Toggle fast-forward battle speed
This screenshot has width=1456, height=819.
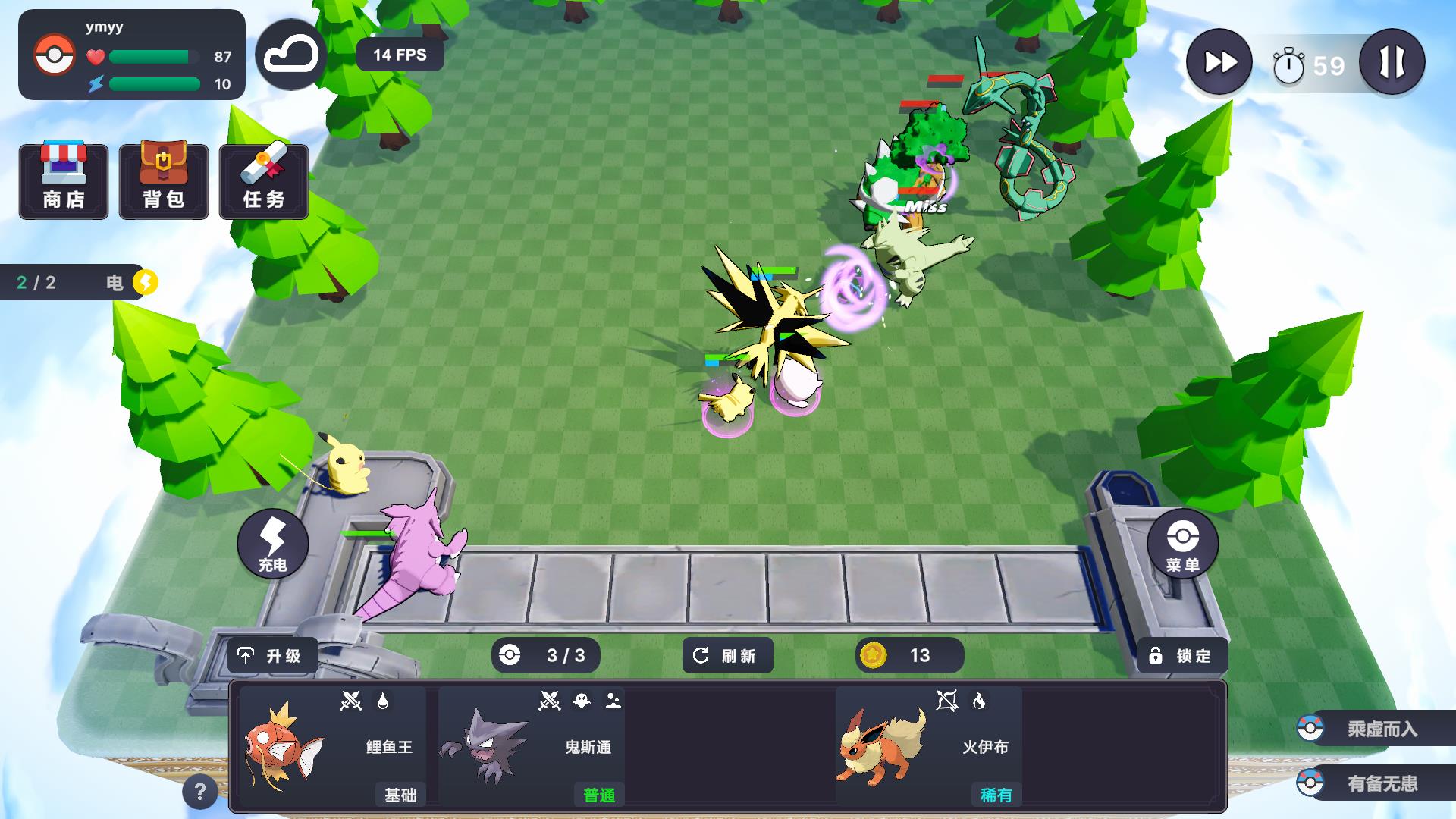1219,62
